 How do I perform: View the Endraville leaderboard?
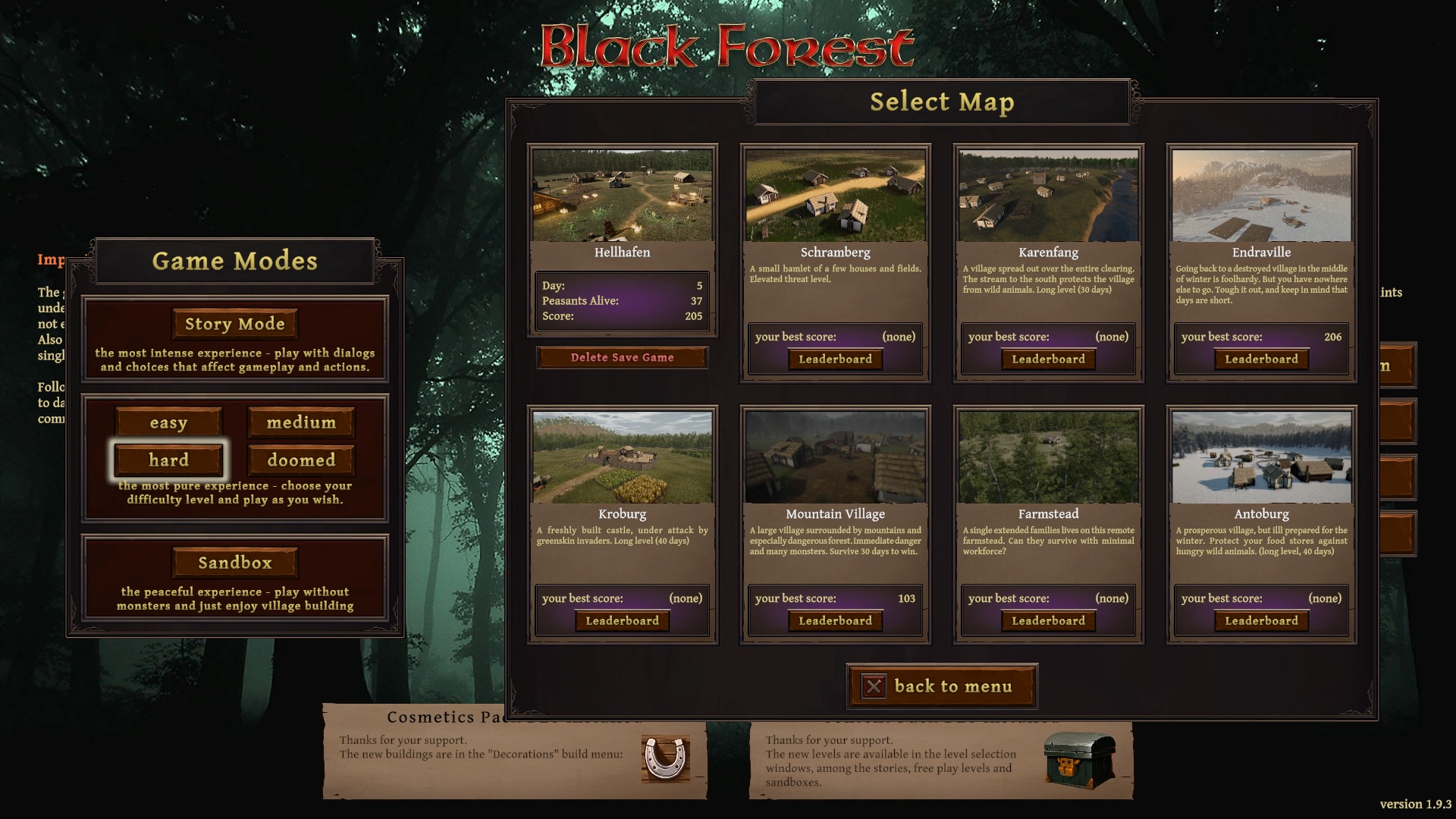coord(1261,359)
